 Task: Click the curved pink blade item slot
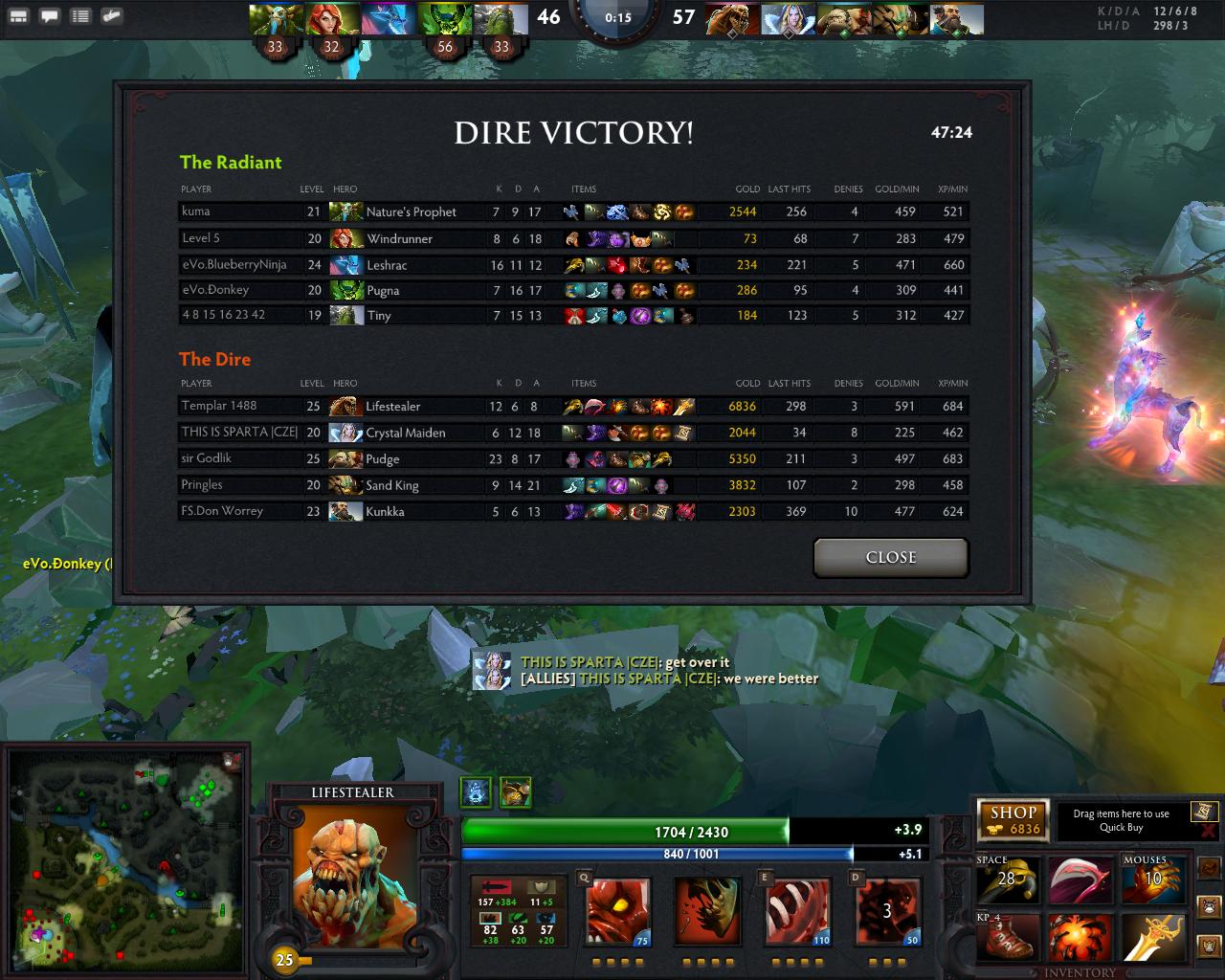[1080, 880]
